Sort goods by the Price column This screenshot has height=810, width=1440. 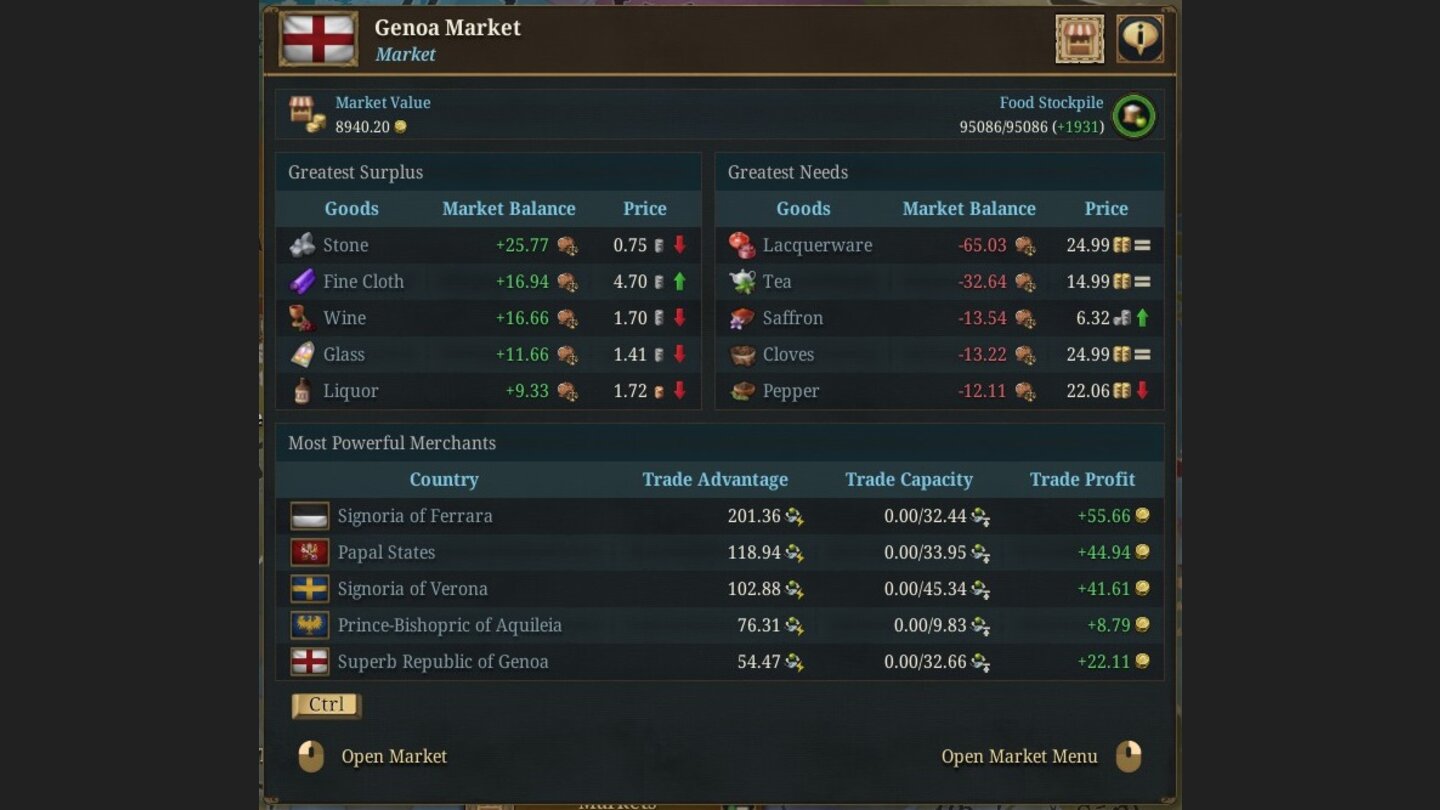[x=645, y=208]
